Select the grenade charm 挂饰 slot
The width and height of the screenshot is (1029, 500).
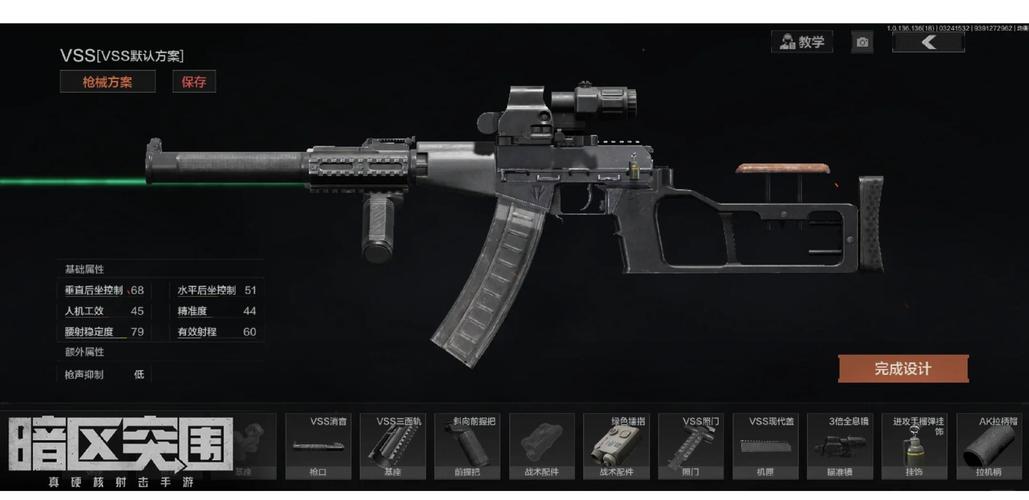pyautogui.click(x=914, y=446)
